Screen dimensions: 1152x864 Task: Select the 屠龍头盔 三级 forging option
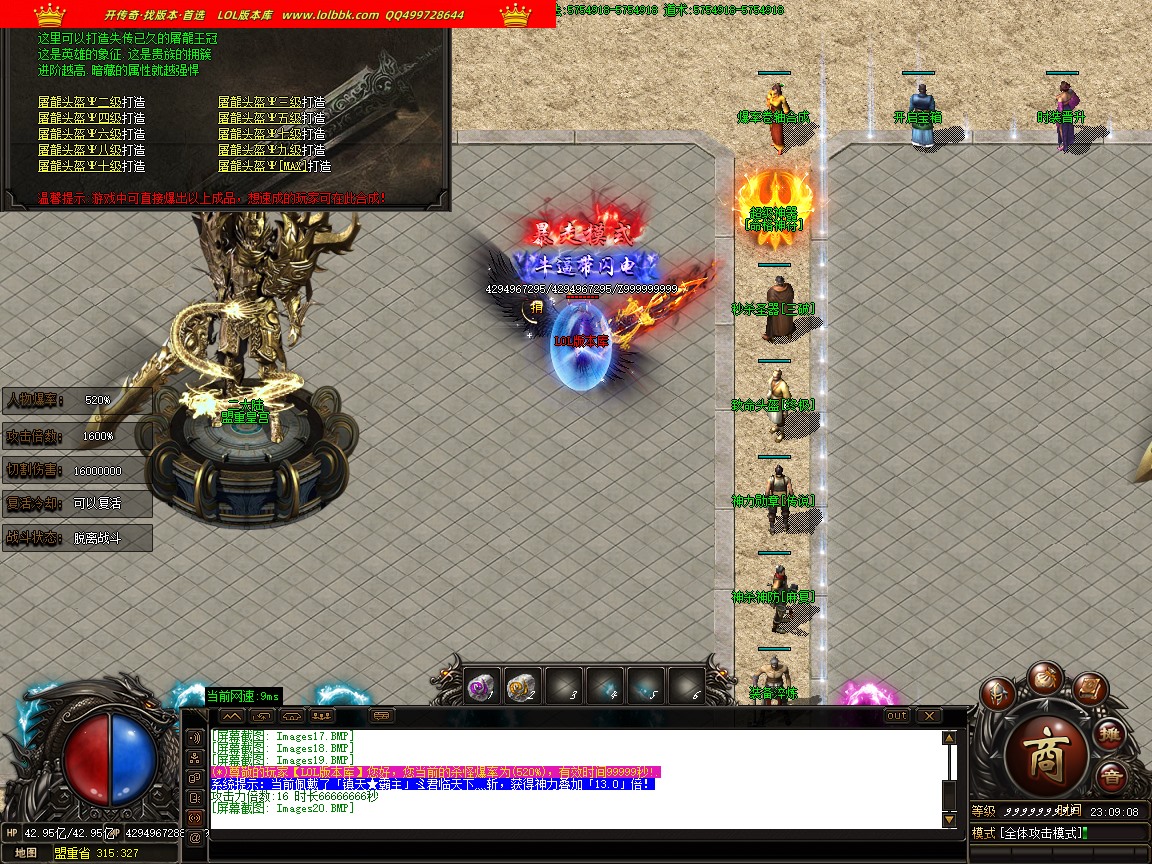pyautogui.click(x=271, y=102)
